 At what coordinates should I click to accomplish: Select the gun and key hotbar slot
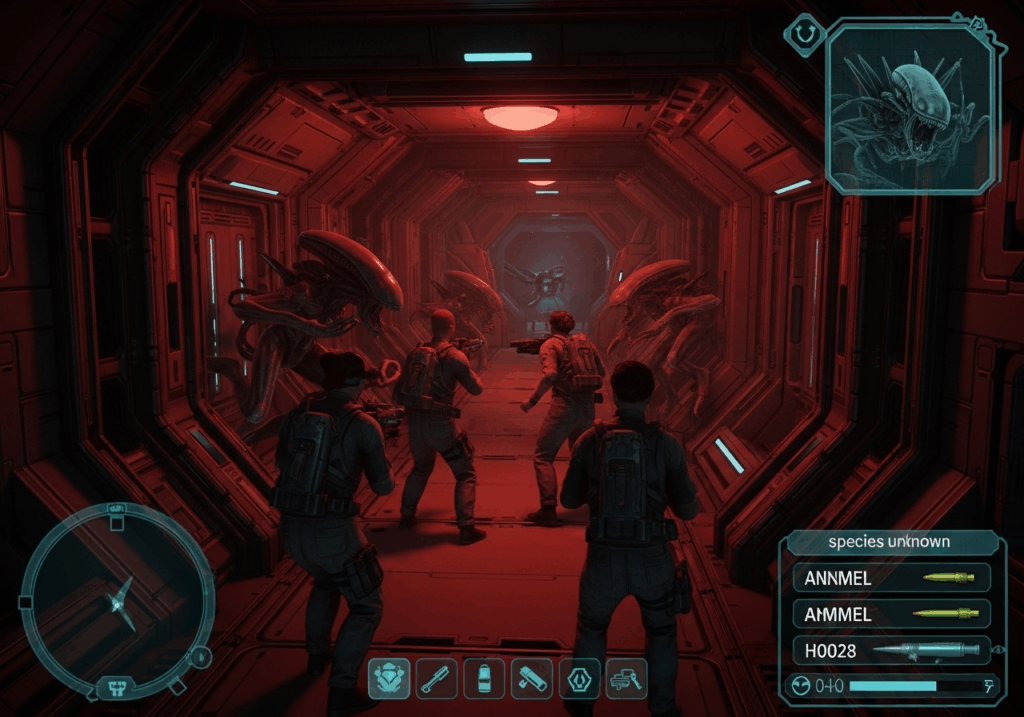point(627,680)
